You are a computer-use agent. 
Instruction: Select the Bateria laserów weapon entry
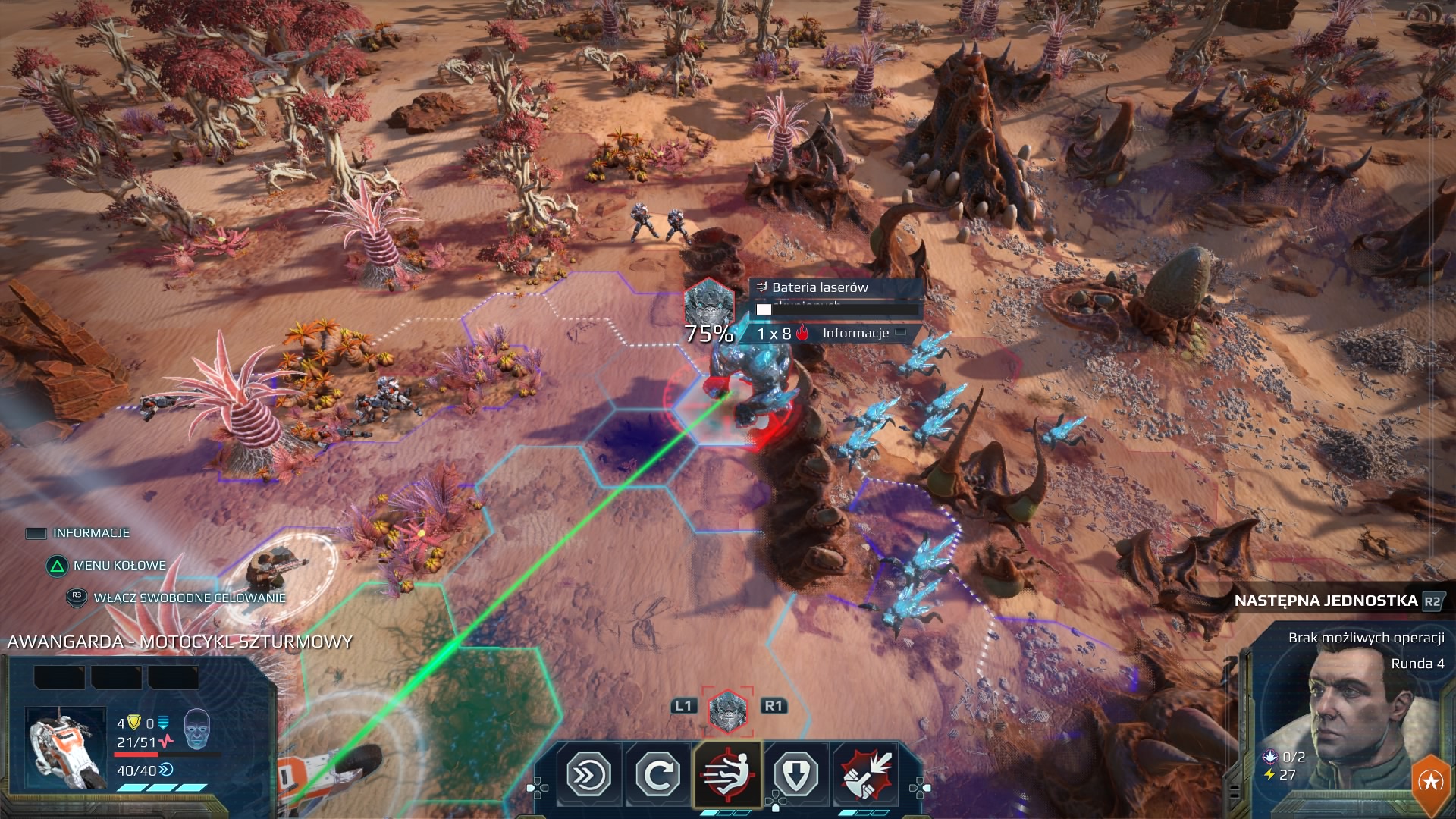(820, 287)
